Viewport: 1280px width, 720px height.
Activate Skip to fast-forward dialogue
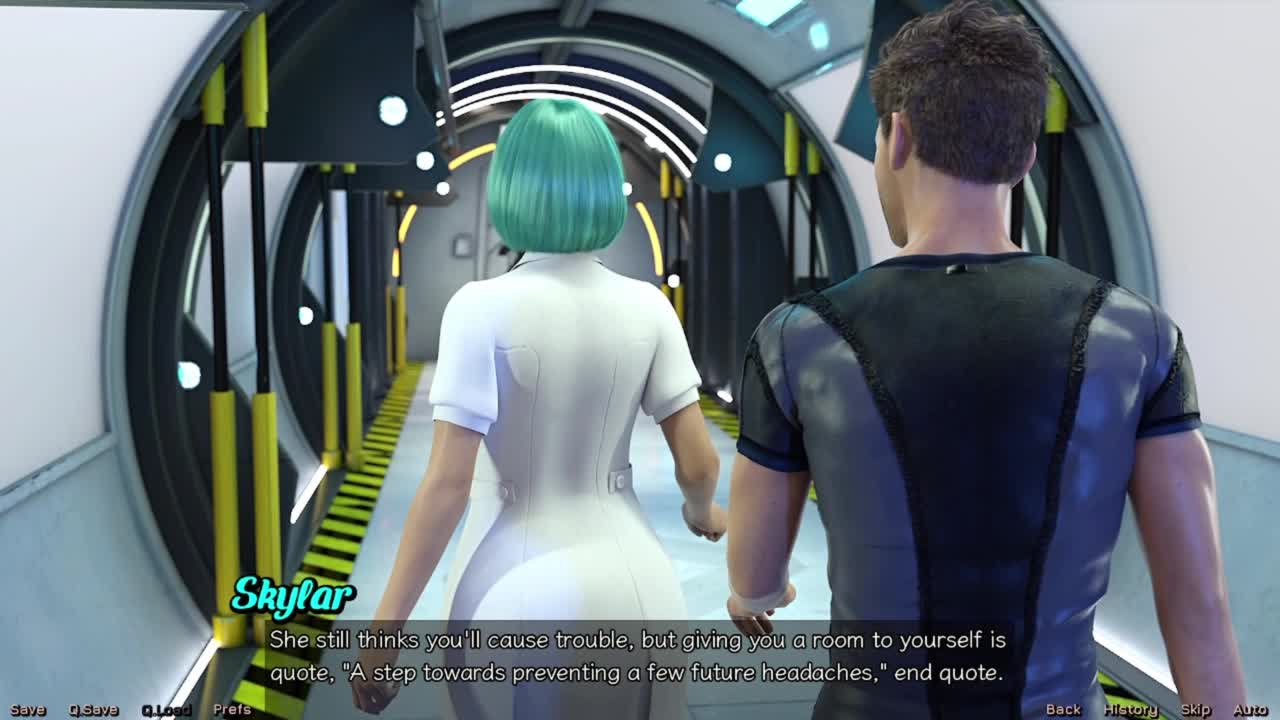pos(1195,710)
